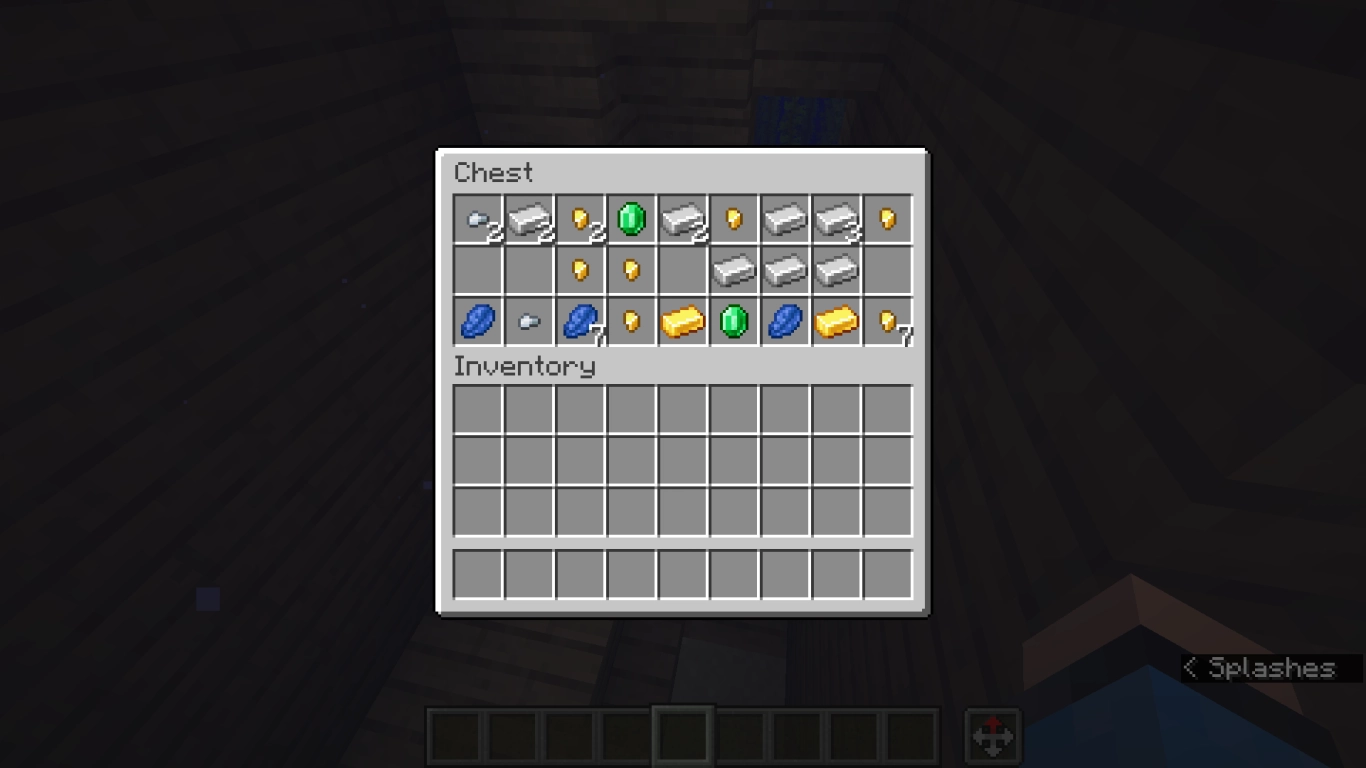Select the stack of 2 iron ingots
Image resolution: width=1366 pixels, height=768 pixels.
tap(529, 220)
